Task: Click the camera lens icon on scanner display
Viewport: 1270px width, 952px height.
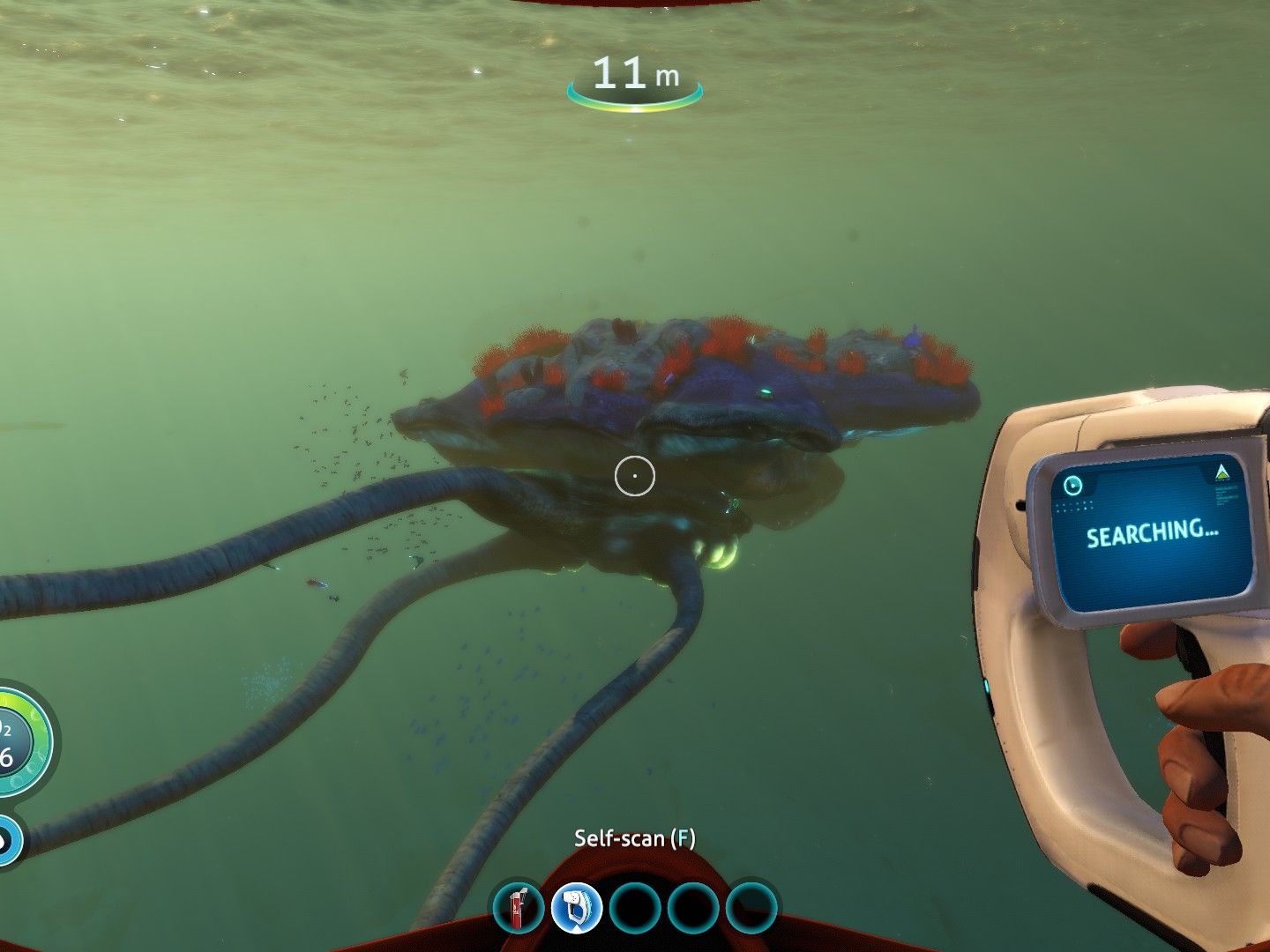Action: 1075,484
